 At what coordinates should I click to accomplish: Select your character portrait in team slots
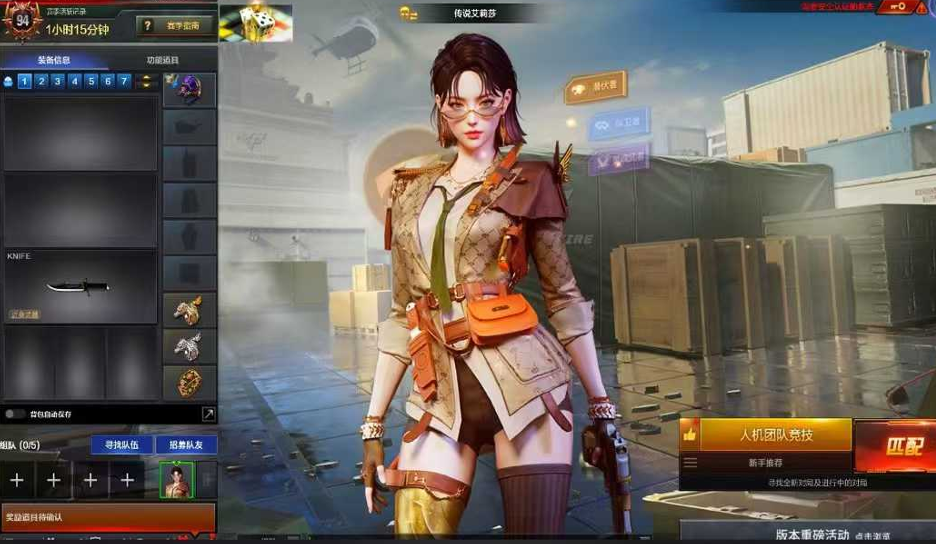point(176,479)
